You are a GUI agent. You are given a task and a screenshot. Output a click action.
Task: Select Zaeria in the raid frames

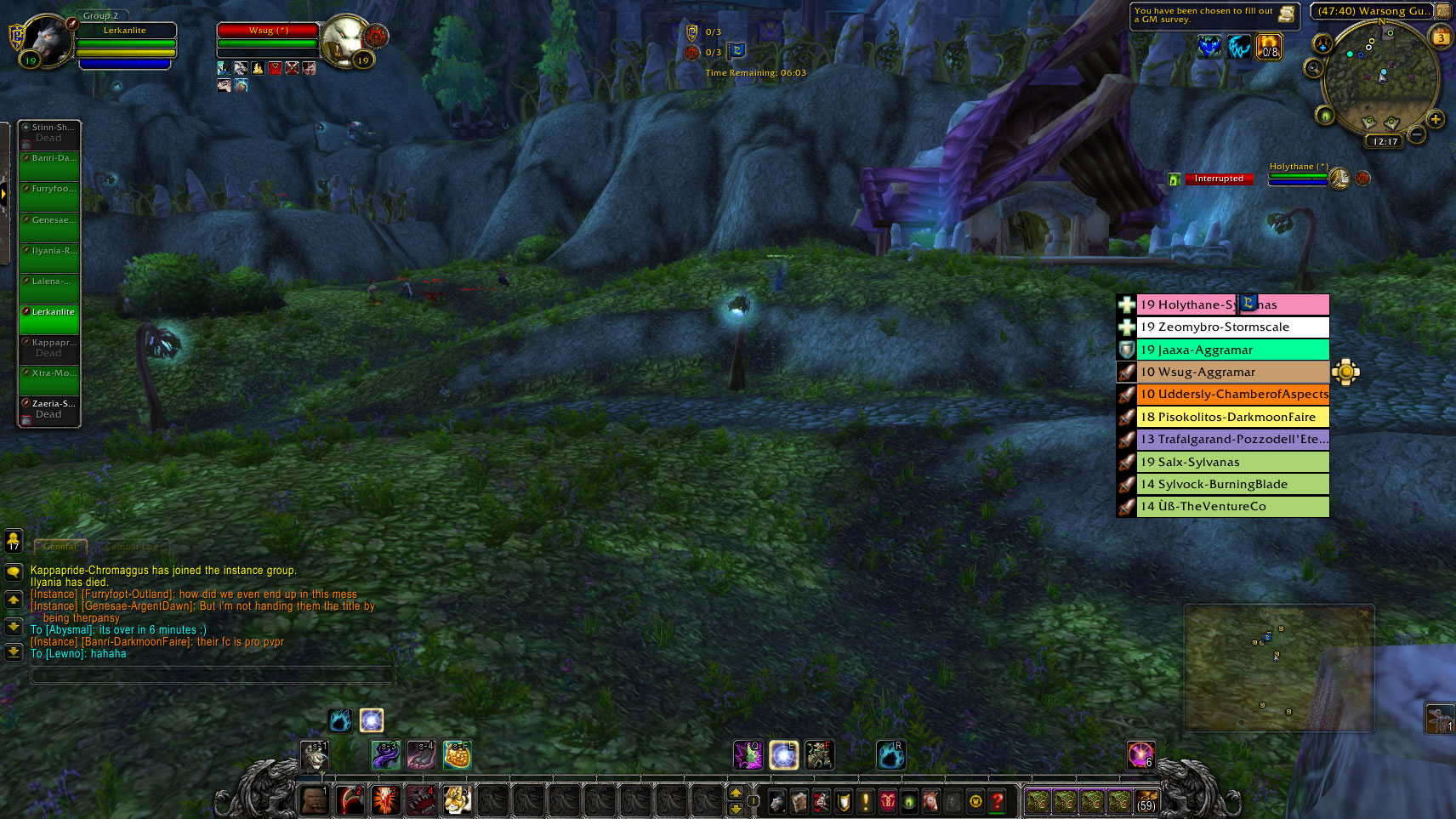[50, 409]
